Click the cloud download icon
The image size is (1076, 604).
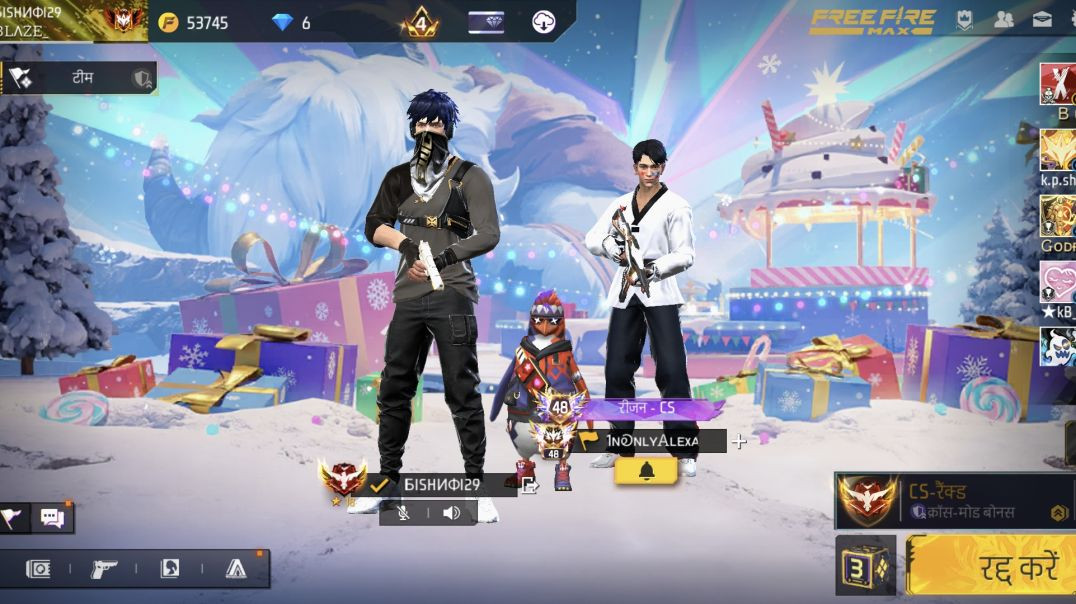[x=543, y=22]
